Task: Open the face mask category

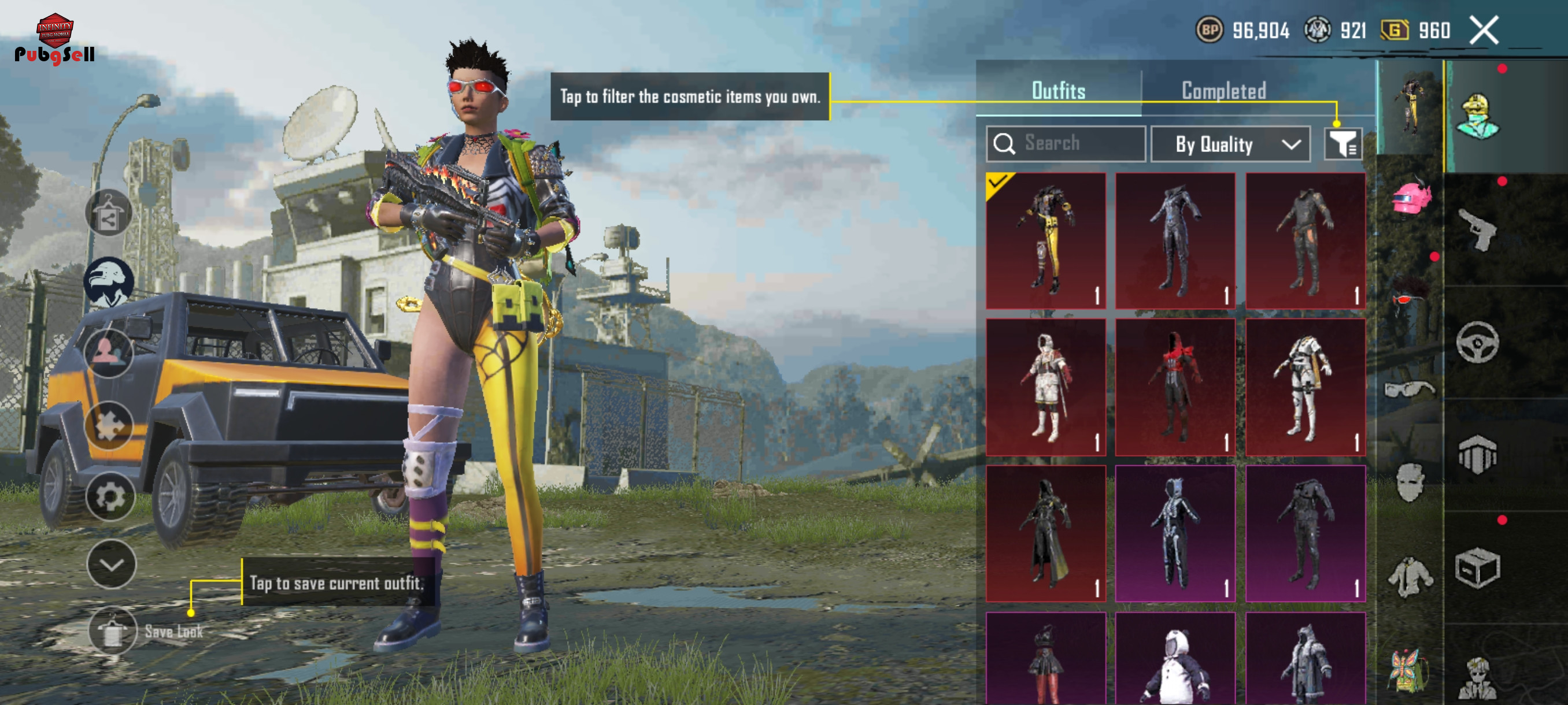Action: pos(1410,483)
